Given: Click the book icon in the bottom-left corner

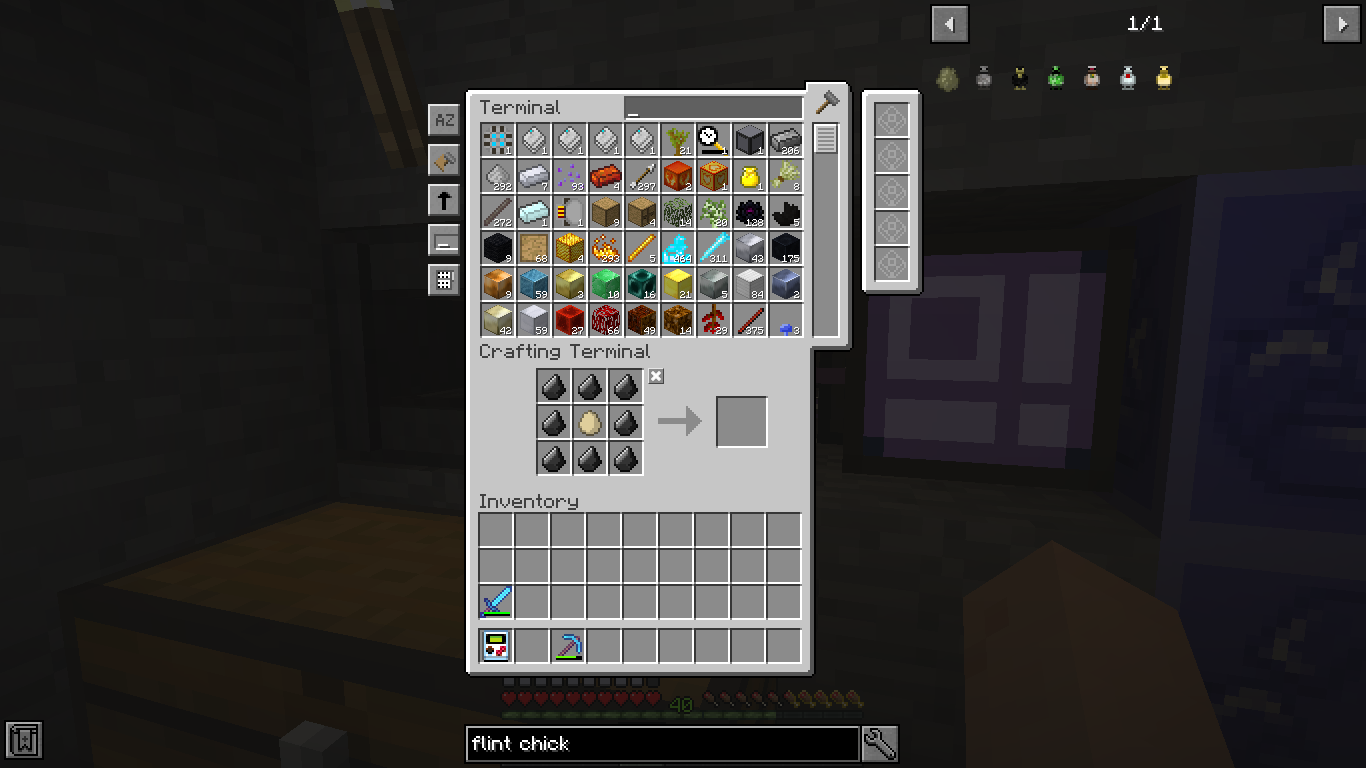Looking at the screenshot, I should click(22, 740).
